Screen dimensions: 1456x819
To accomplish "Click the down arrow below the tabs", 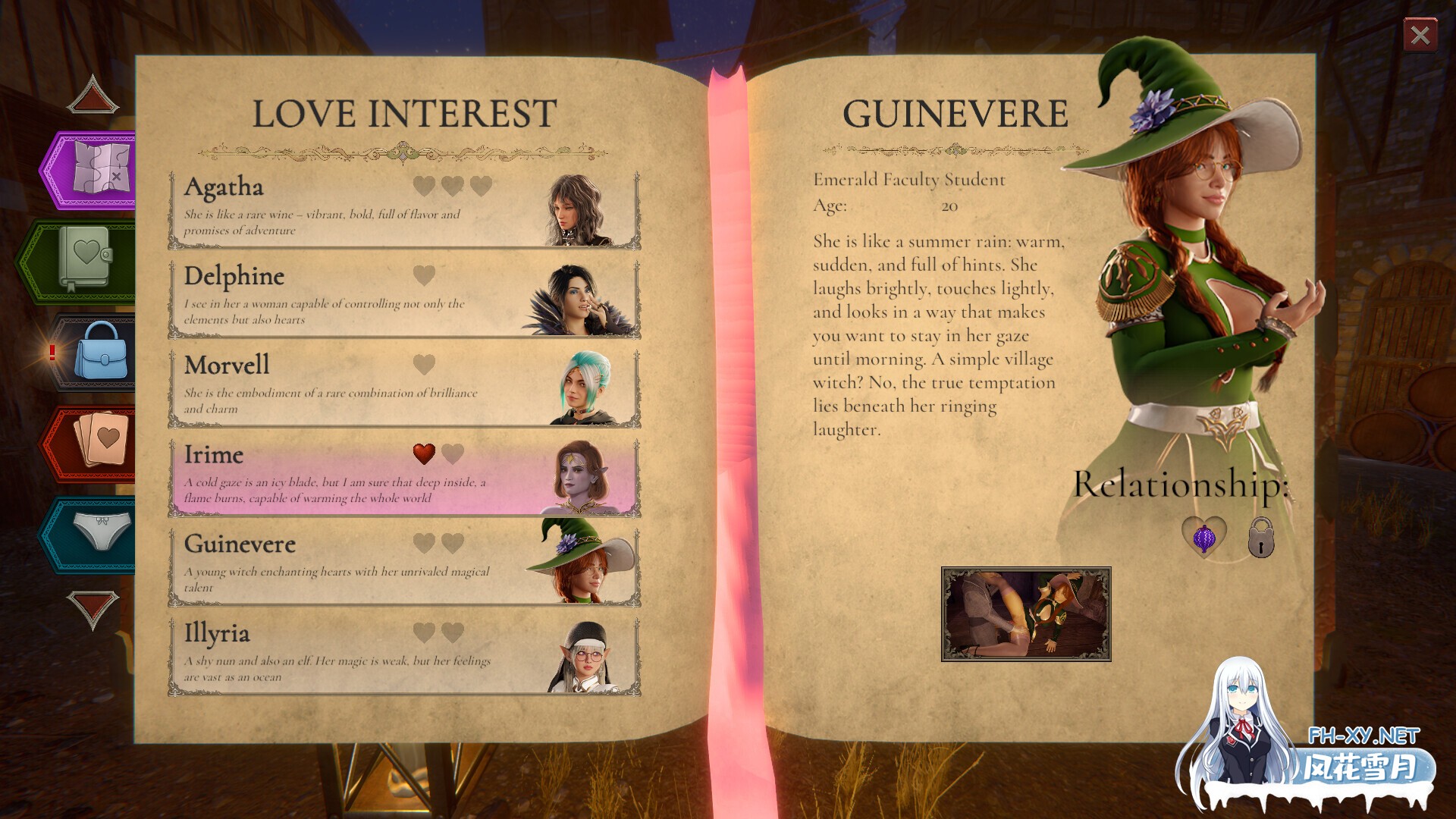I will (93, 607).
